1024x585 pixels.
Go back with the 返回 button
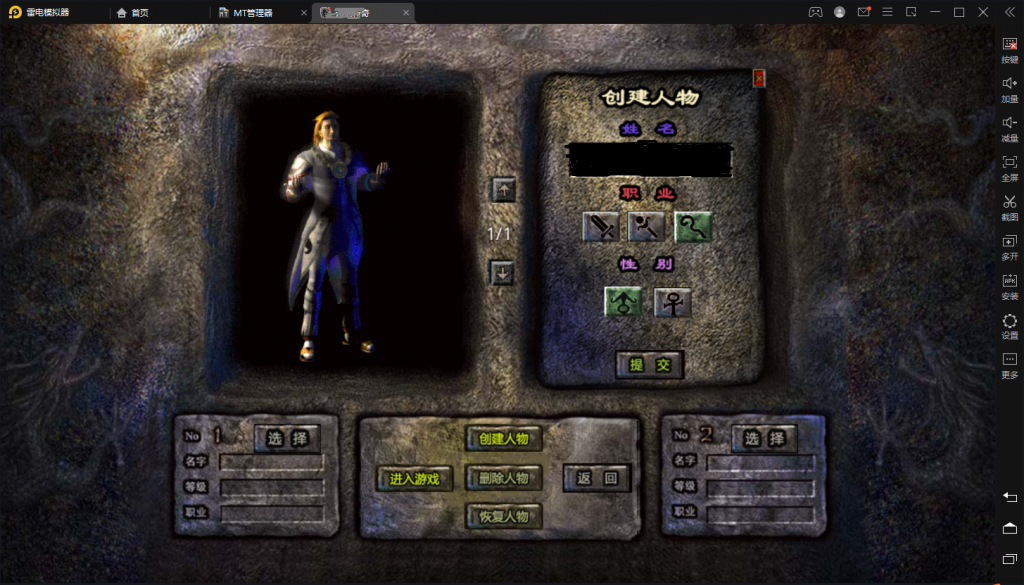pyautogui.click(x=597, y=478)
